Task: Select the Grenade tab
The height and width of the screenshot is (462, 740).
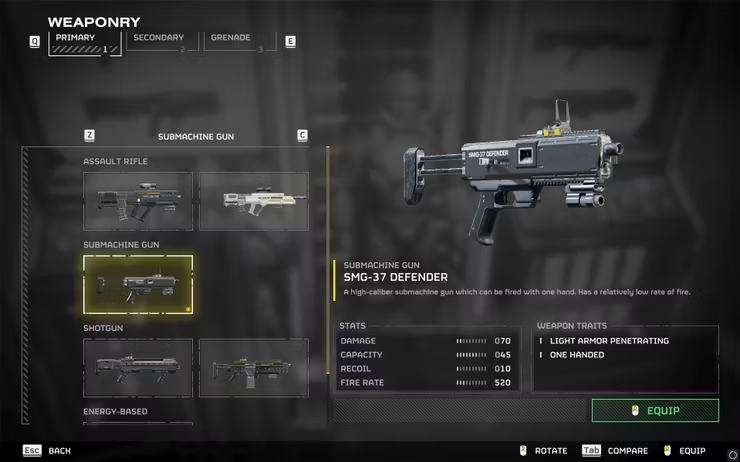Action: (237, 42)
